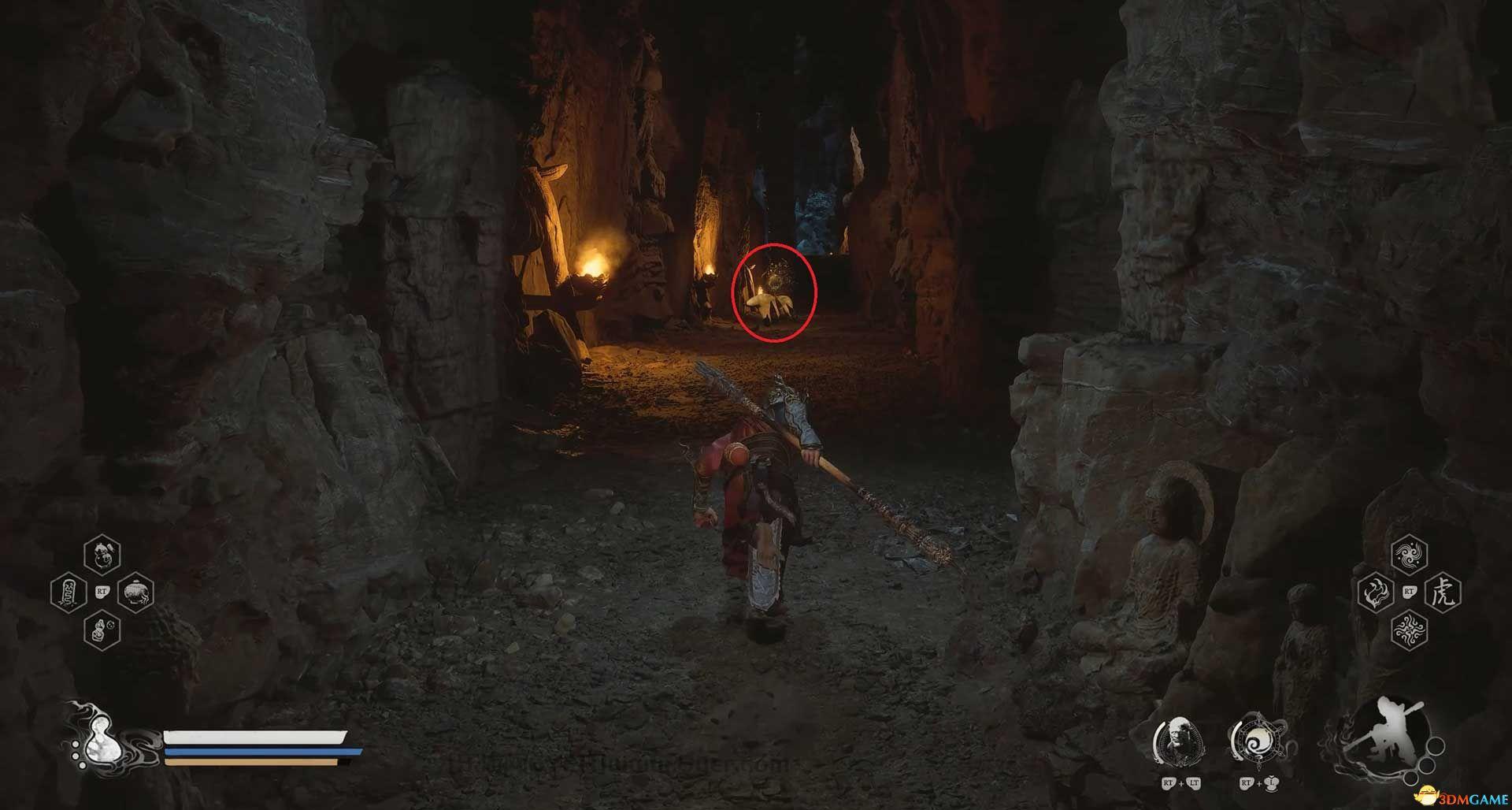Use the small gourd and pellet item slot
1512x810 pixels.
tap(102, 630)
